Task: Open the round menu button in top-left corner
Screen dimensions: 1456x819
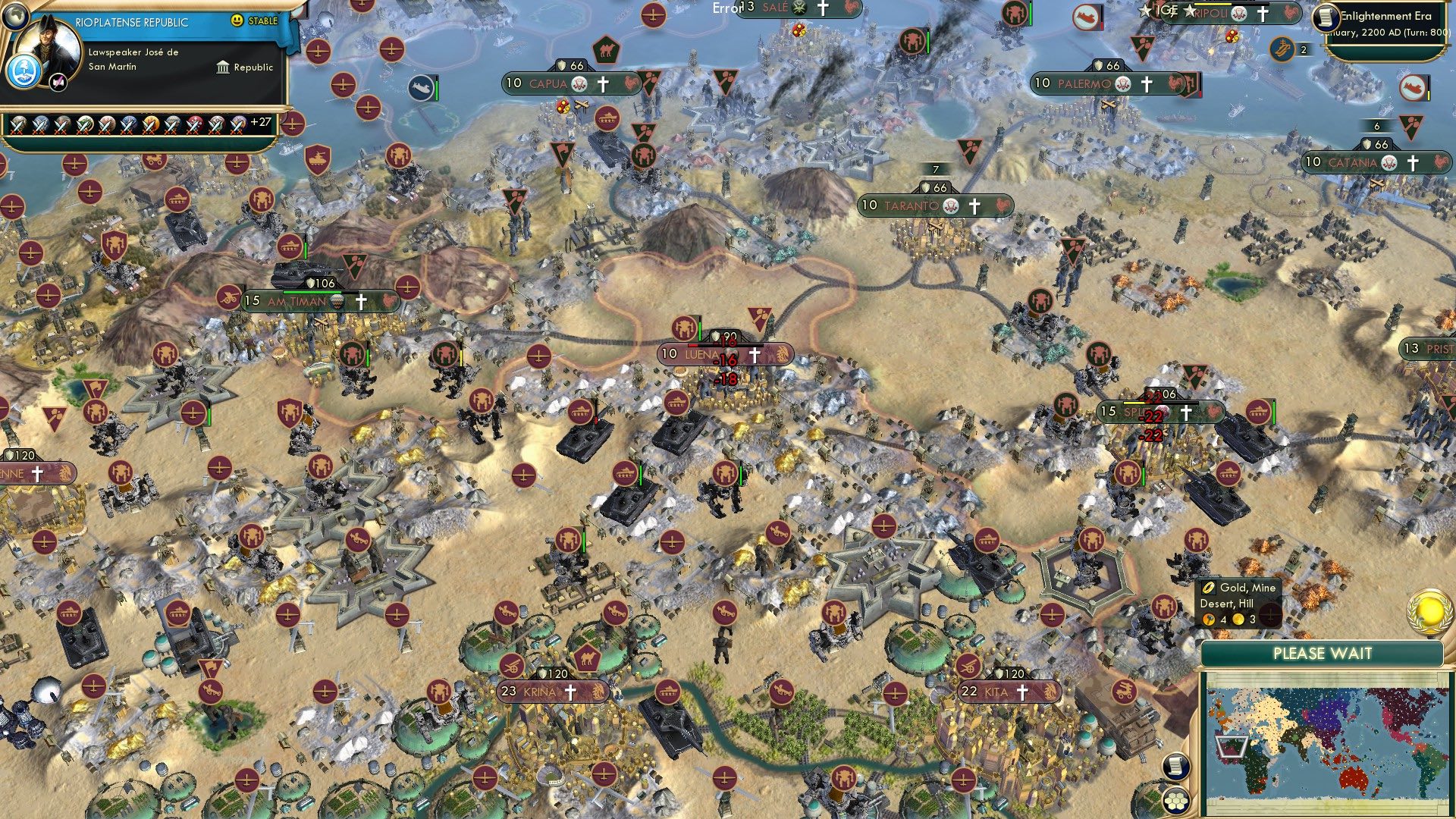Action: click(x=16, y=16)
